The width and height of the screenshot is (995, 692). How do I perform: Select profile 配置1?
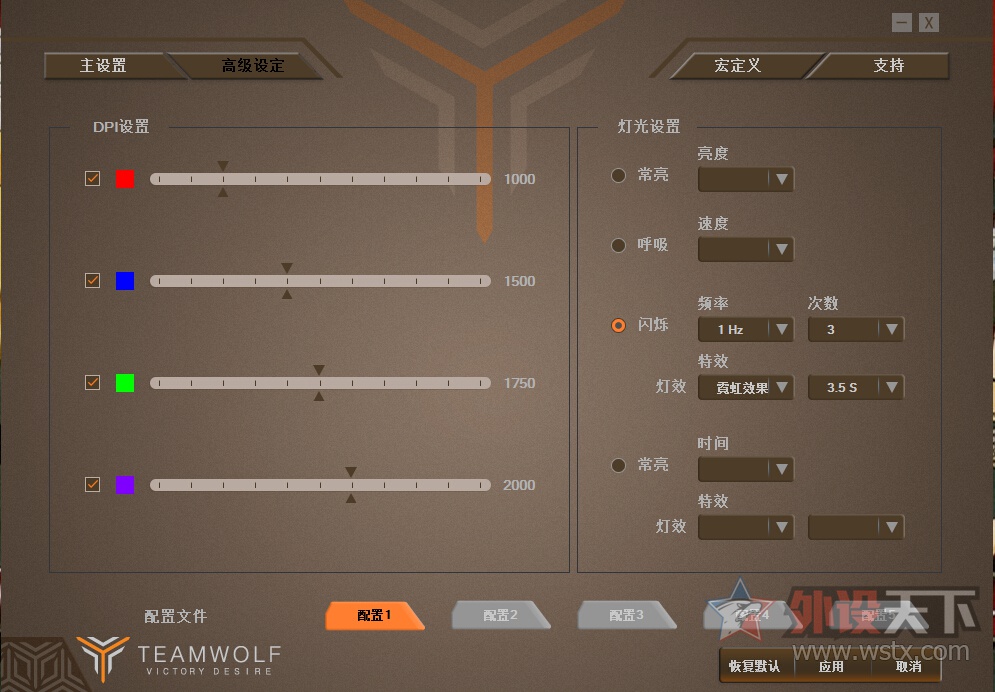pos(374,616)
